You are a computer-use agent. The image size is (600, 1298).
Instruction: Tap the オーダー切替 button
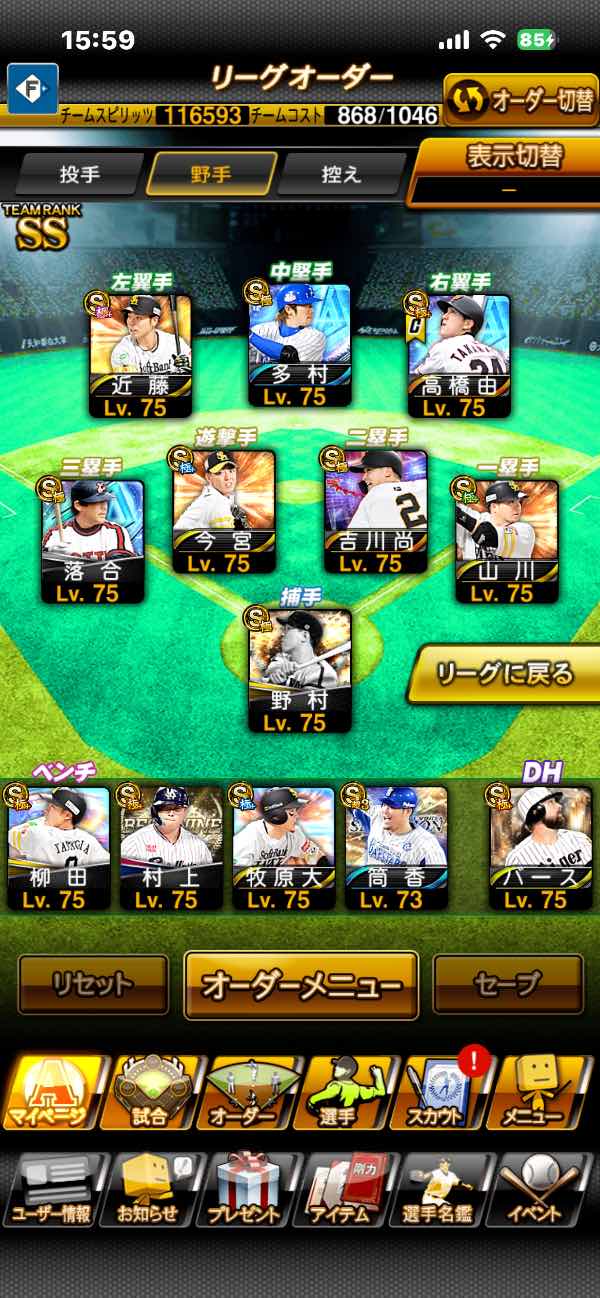coord(520,101)
